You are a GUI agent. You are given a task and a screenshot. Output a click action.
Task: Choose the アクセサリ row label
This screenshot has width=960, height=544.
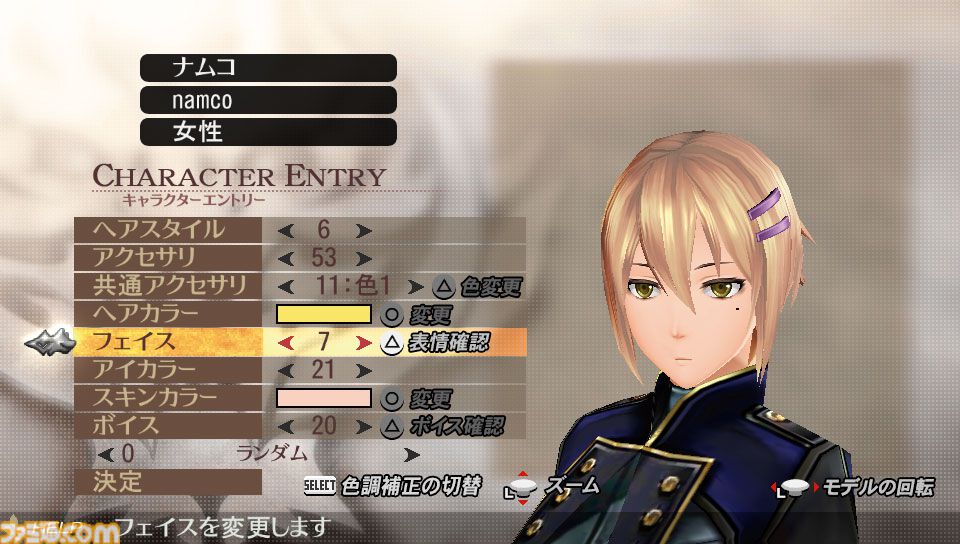(x=168, y=257)
